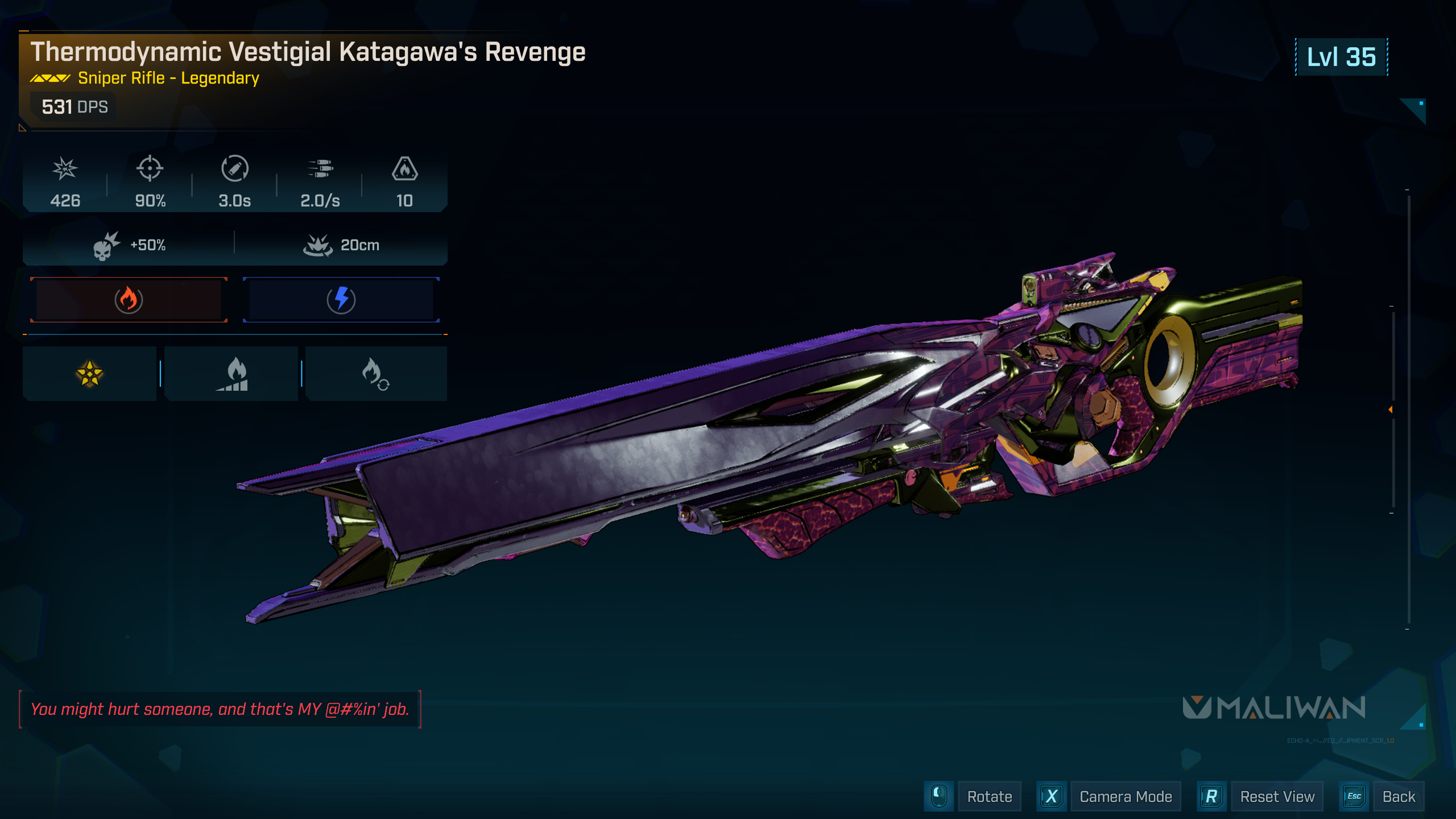Inspect the flame with bars perk
This screenshot has height=819, width=1456.
coord(231,374)
